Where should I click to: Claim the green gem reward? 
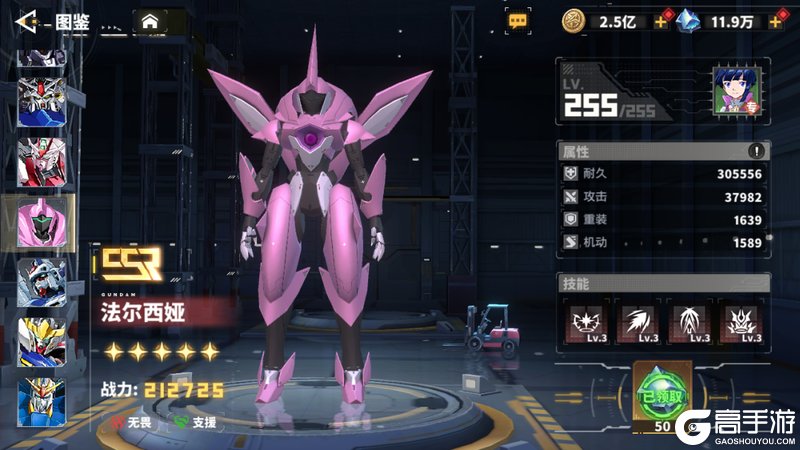point(662,395)
